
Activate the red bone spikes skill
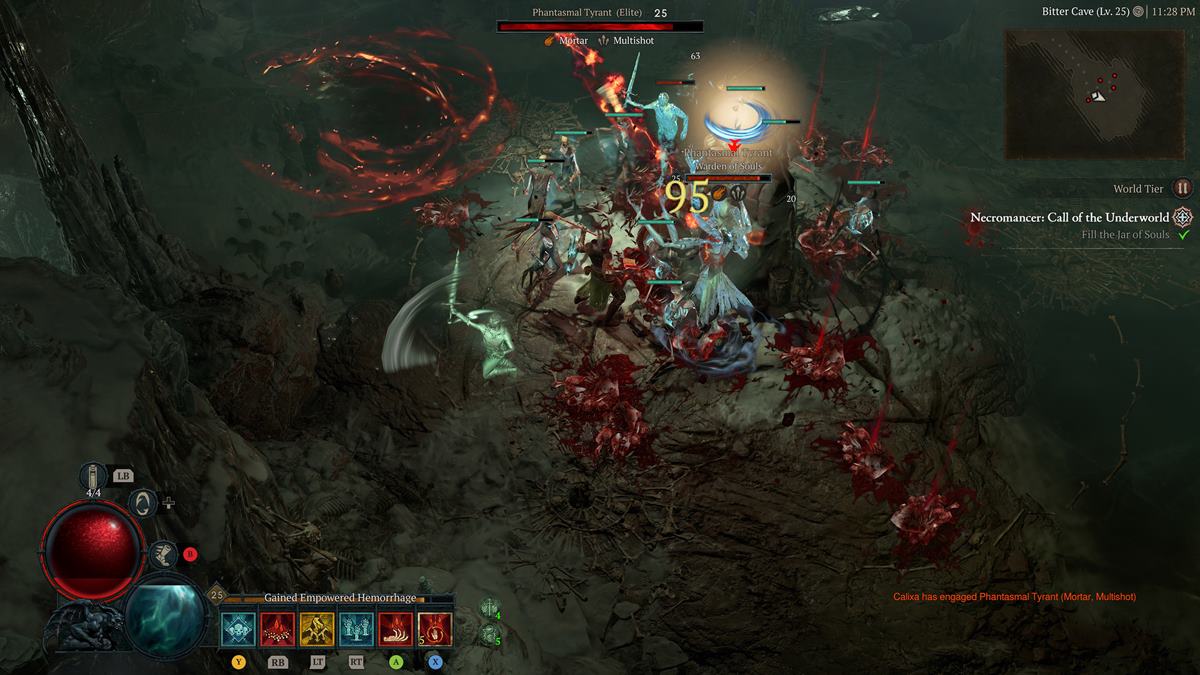tap(278, 630)
